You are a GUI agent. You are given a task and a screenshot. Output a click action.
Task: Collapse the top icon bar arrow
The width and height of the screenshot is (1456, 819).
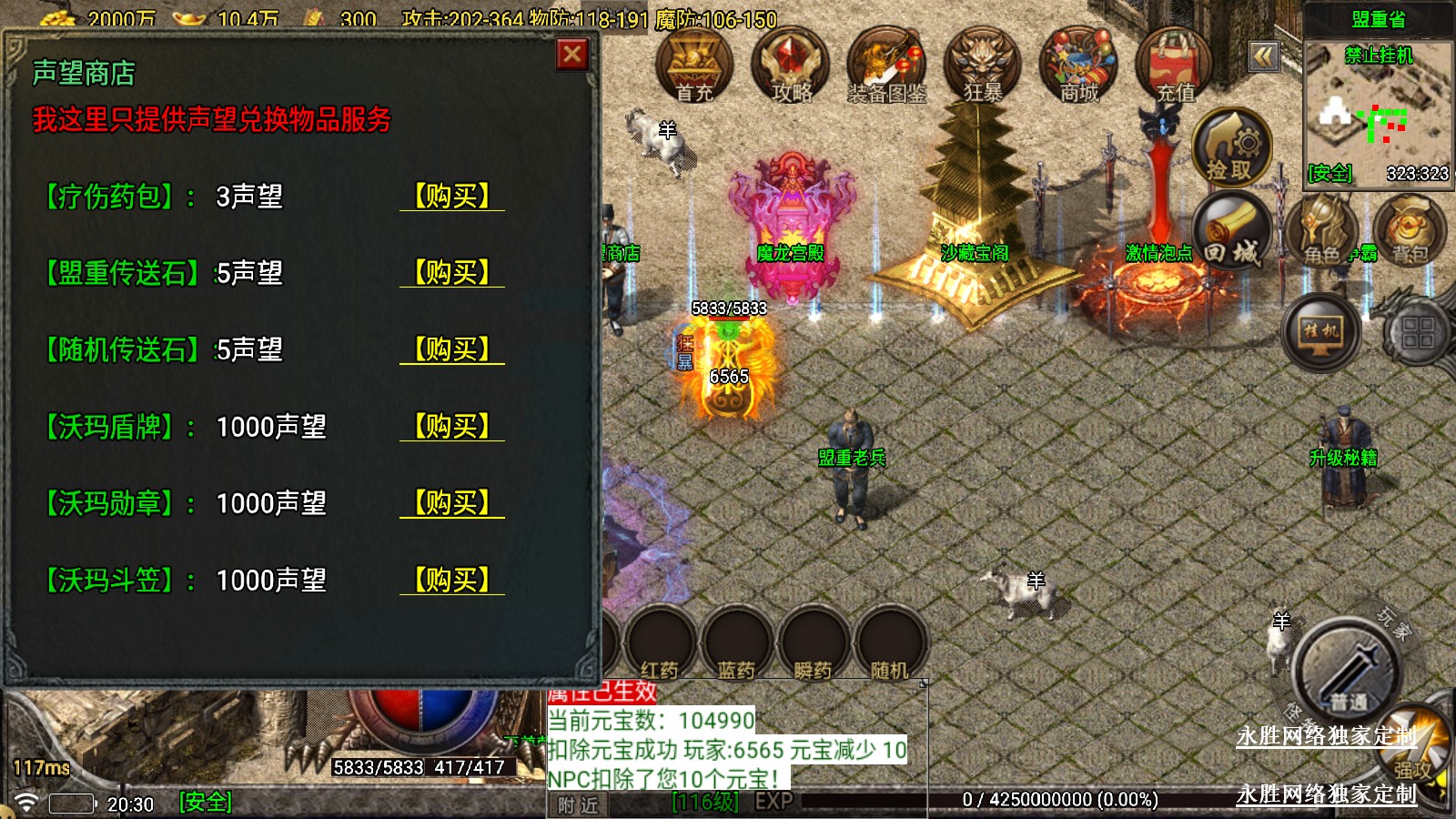click(1263, 57)
